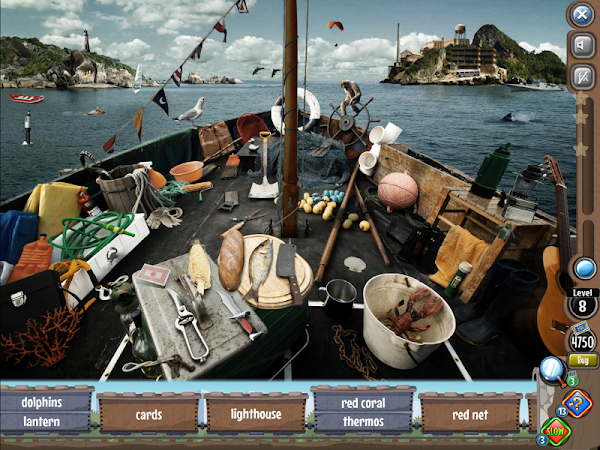Toggle the sound speaker button

581,45
